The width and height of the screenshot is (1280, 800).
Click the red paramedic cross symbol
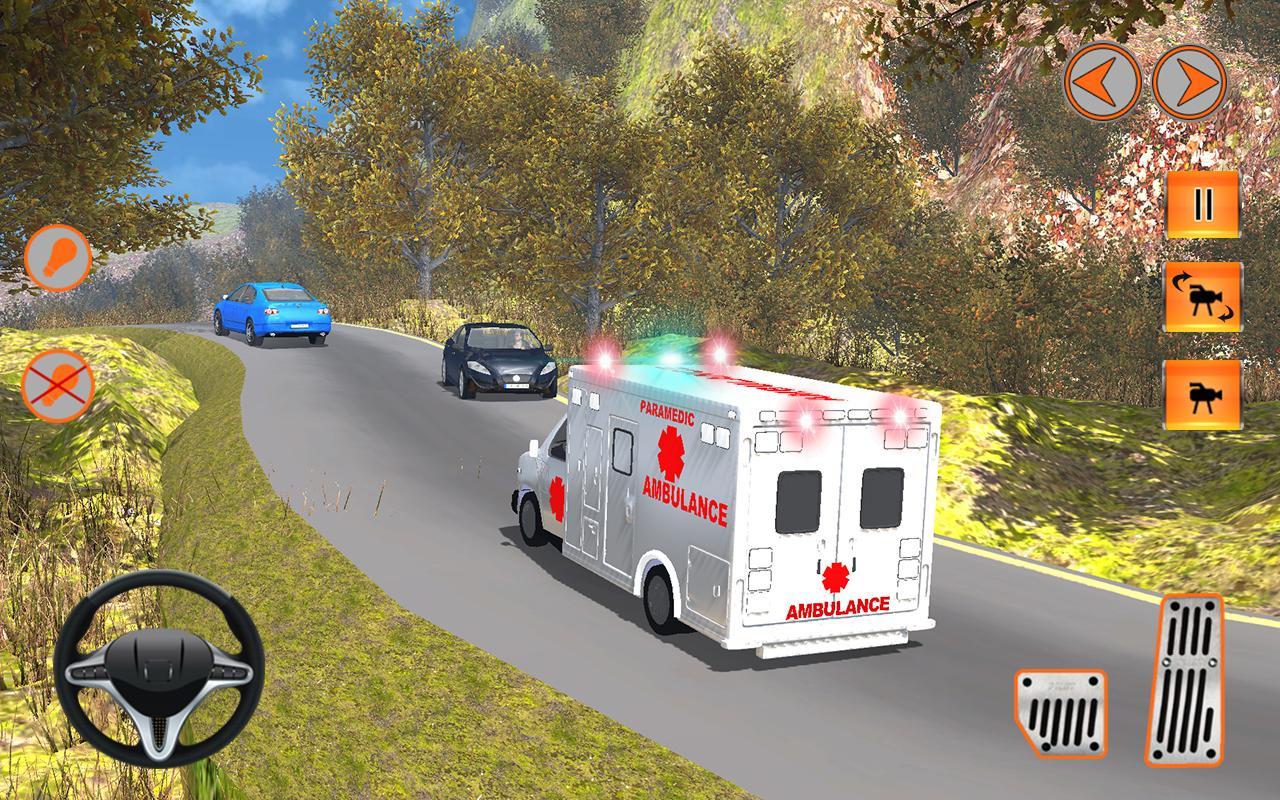[670, 453]
